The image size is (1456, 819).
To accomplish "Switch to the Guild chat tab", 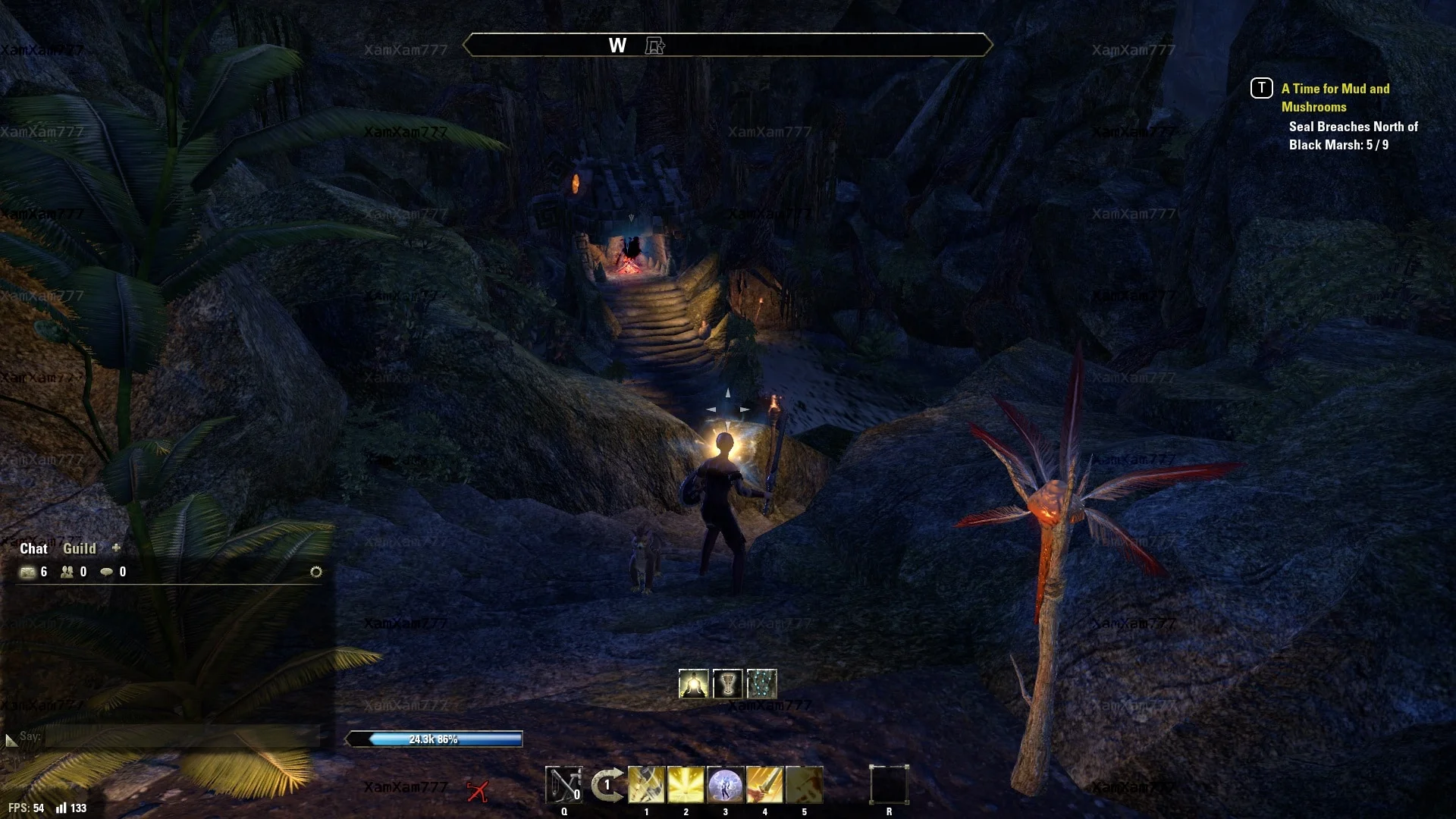I will coord(79,548).
